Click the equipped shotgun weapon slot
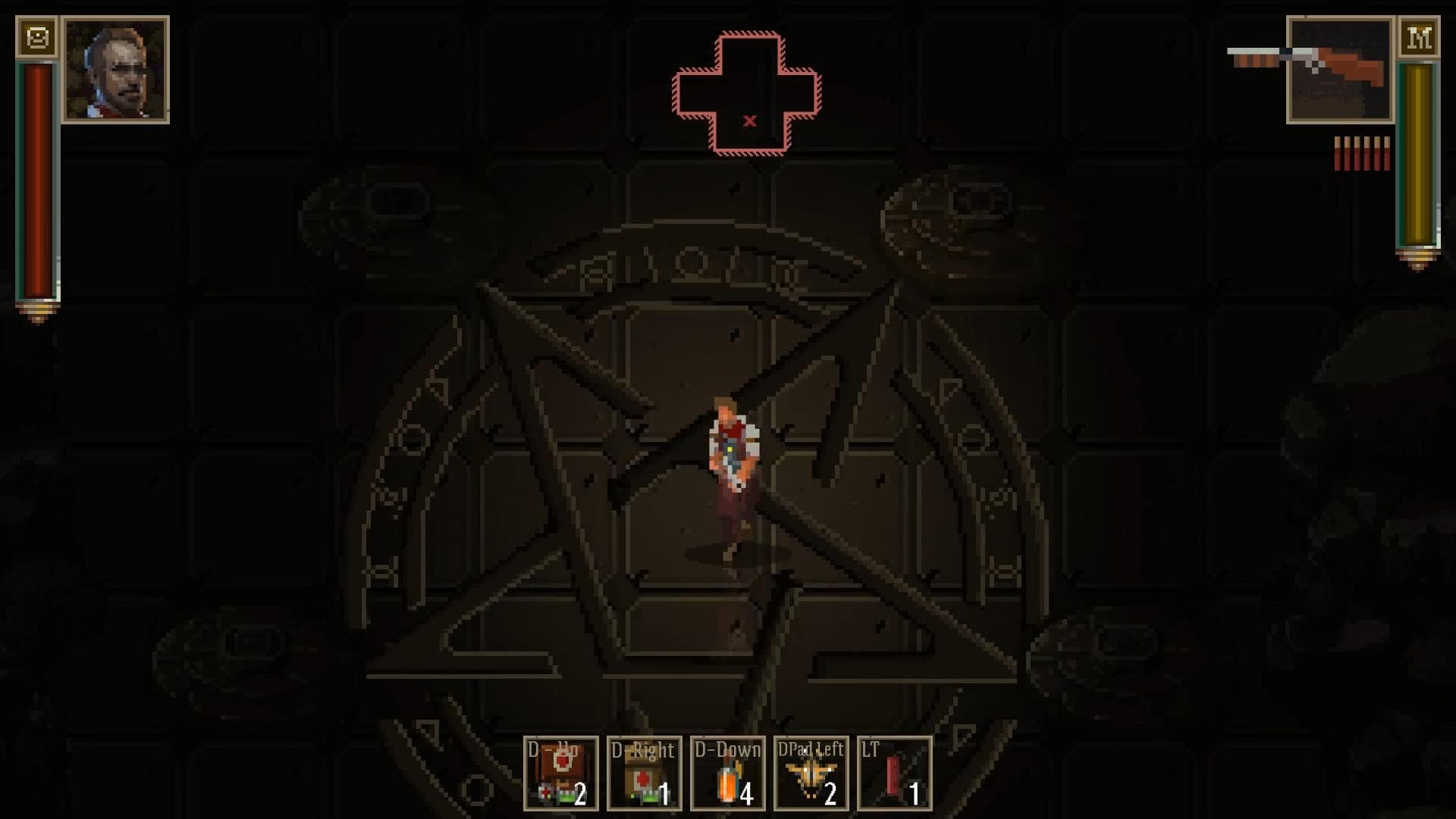This screenshot has width=1456, height=819. click(x=1340, y=70)
